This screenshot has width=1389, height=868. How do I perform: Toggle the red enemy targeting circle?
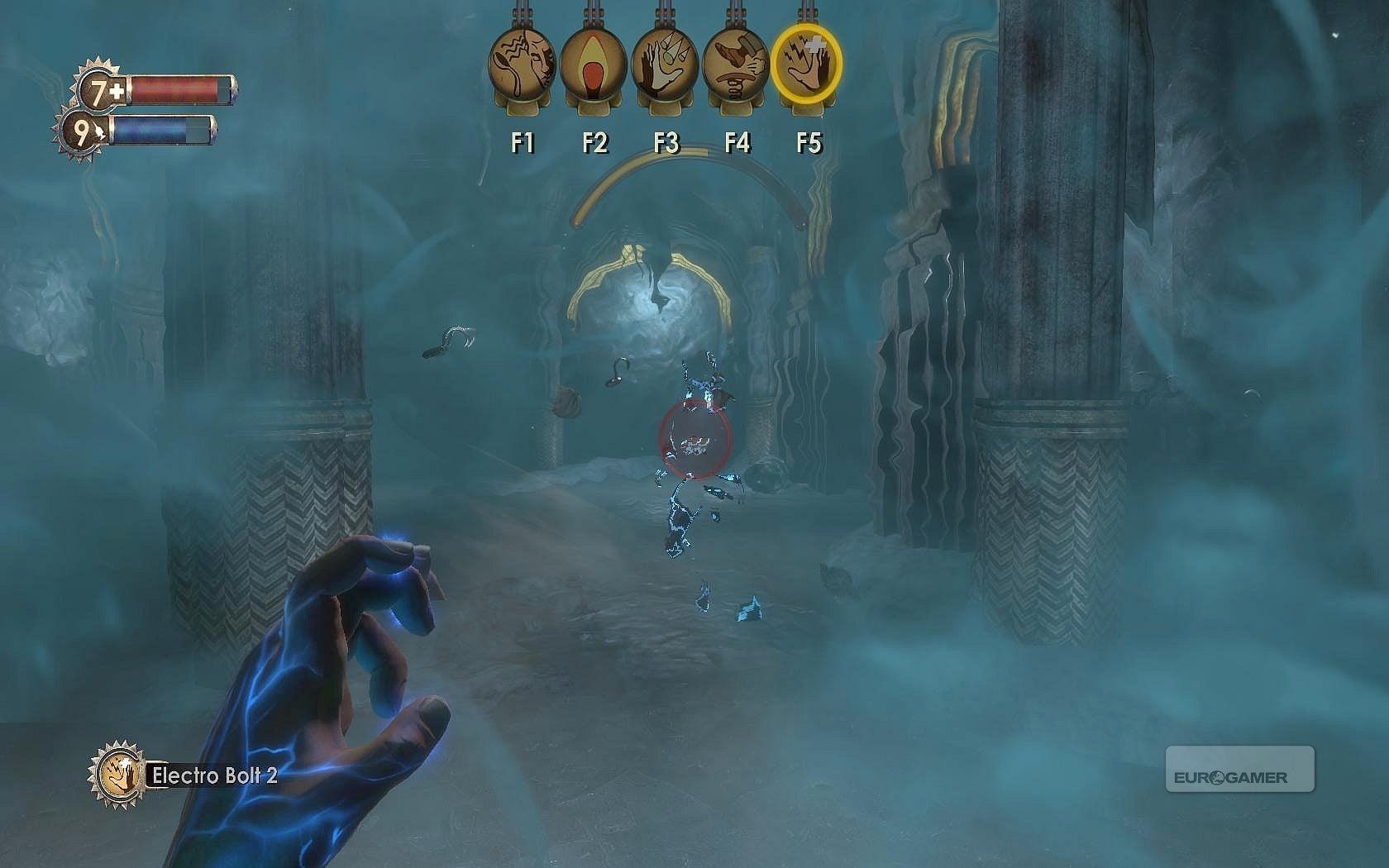click(693, 438)
